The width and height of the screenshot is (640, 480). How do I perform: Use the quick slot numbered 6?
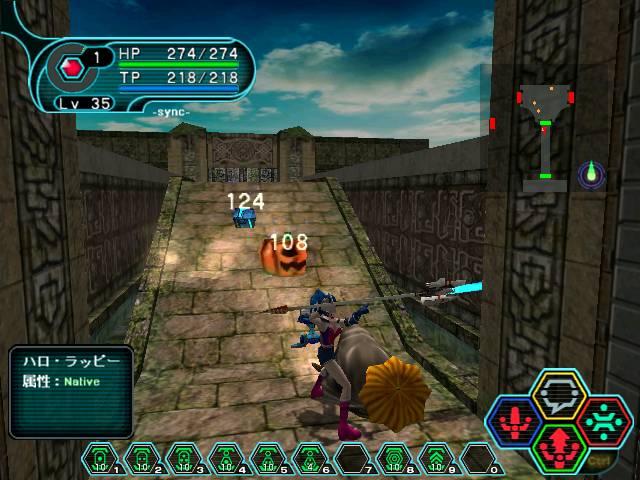coord(312,457)
